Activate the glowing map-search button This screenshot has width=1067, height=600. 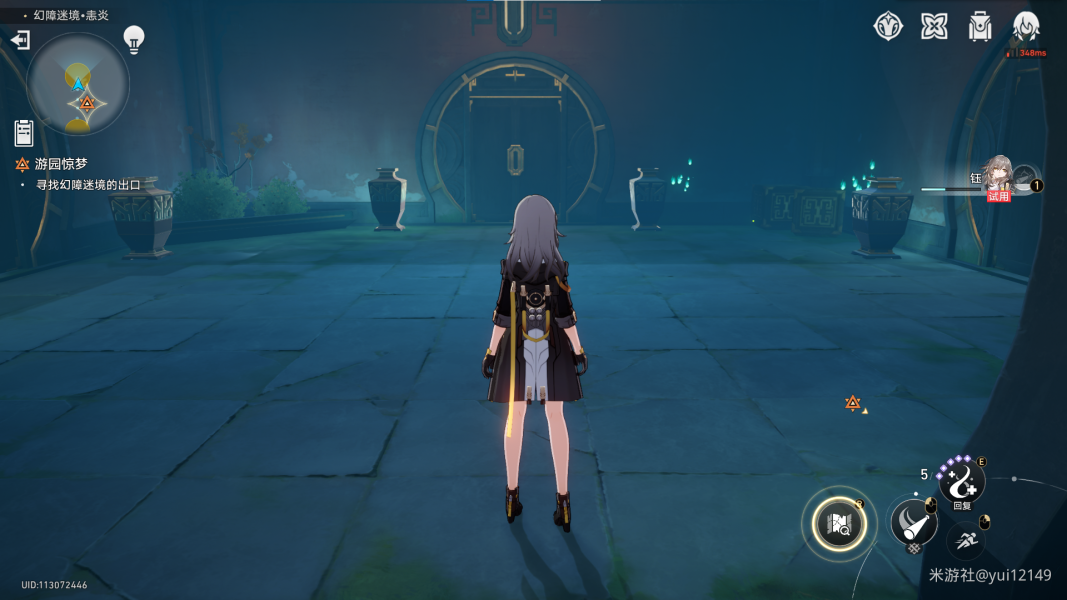coord(838,523)
